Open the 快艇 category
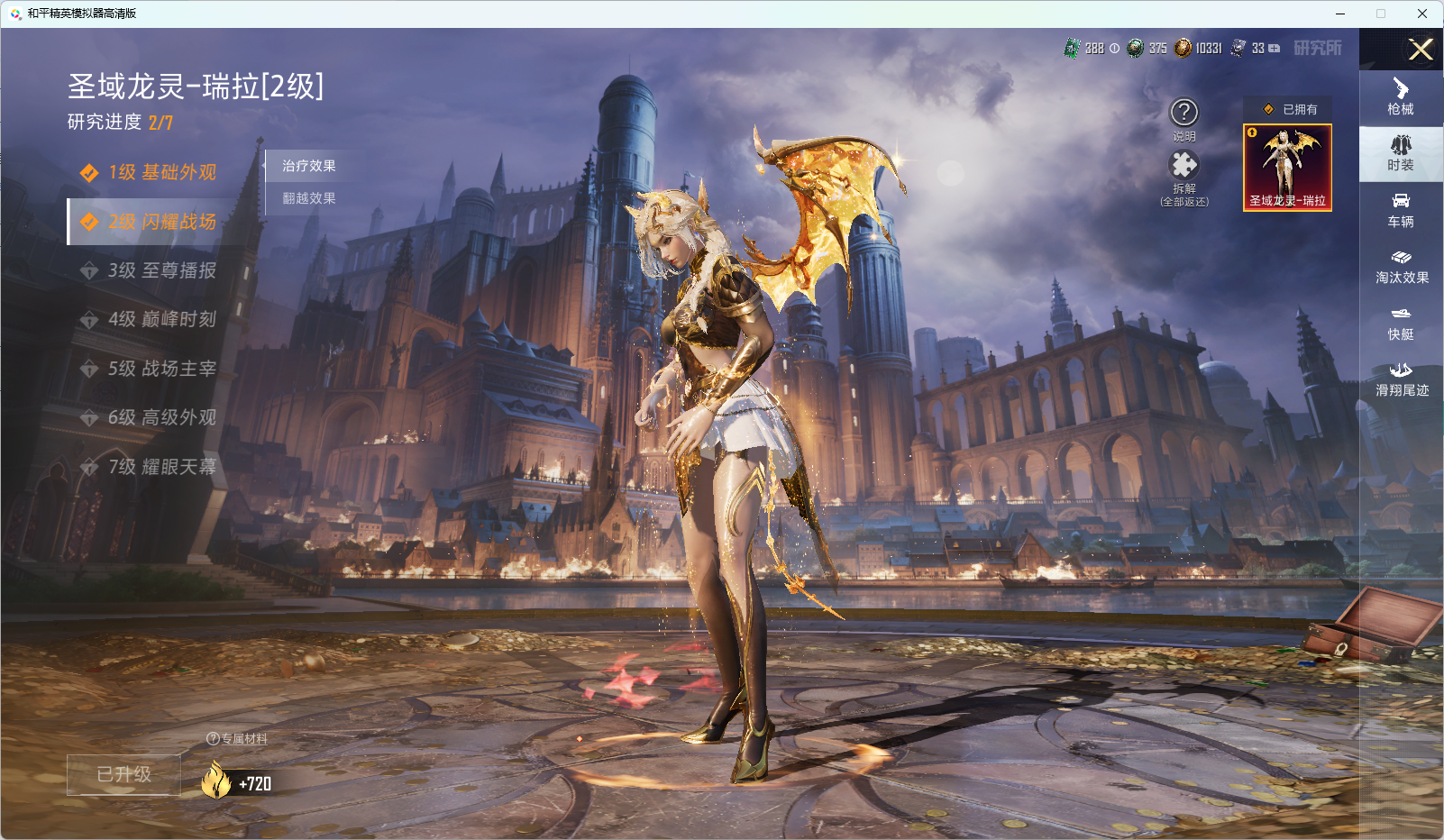This screenshot has height=840, width=1444. coord(1401,323)
